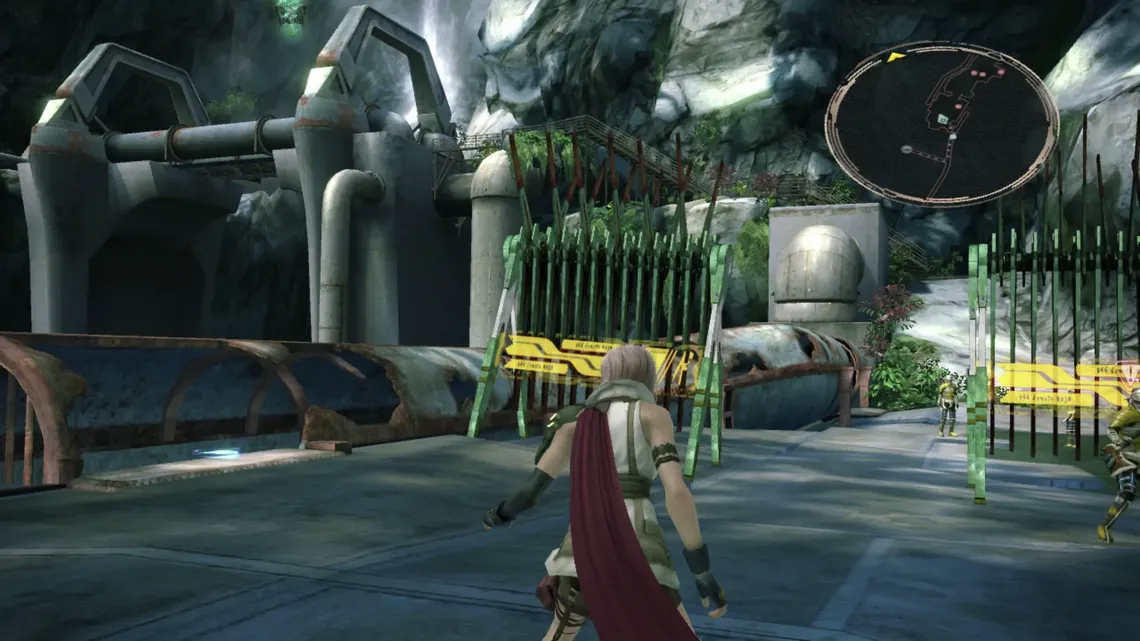Select the yellow objective arrow on minimap
1140x641 pixels.
895,57
